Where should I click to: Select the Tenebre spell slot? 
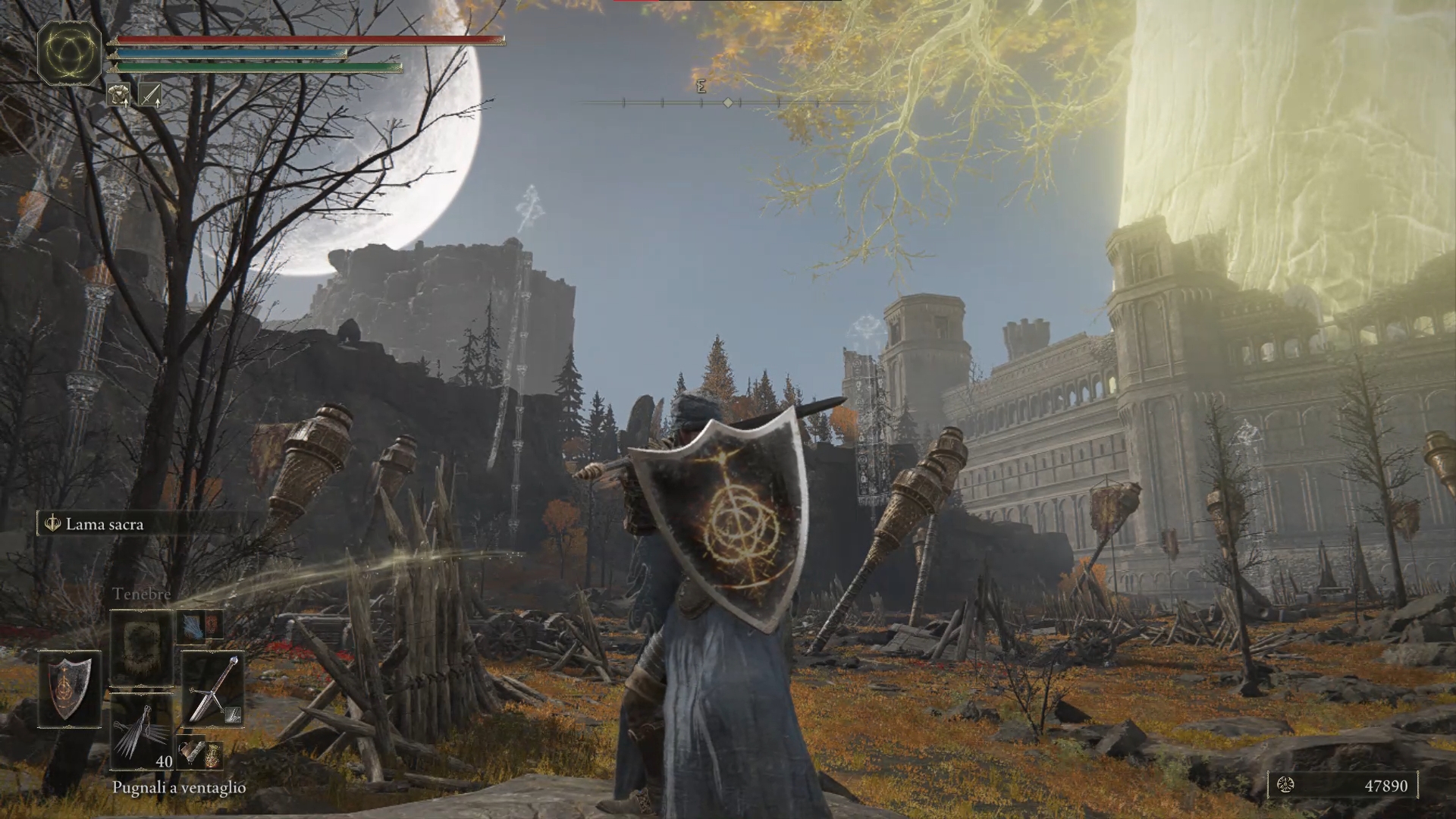coord(142,647)
